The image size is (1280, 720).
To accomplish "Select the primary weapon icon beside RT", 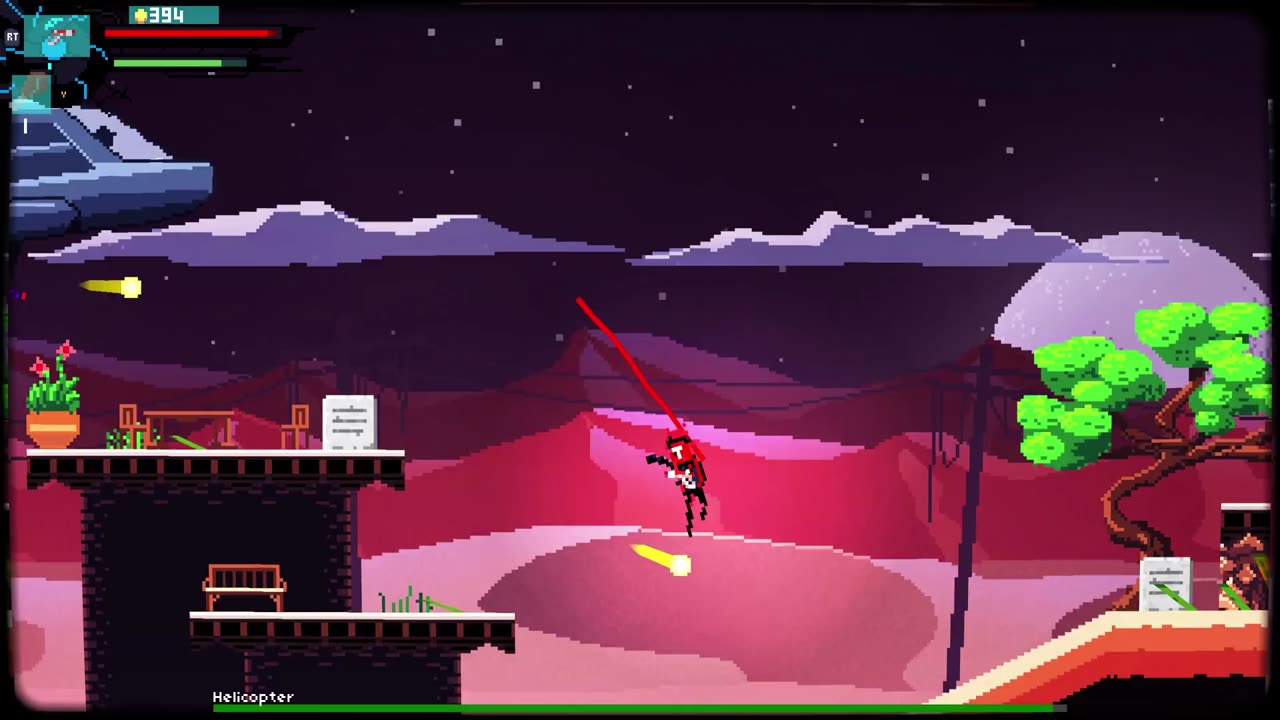I will pyautogui.click(x=57, y=38).
